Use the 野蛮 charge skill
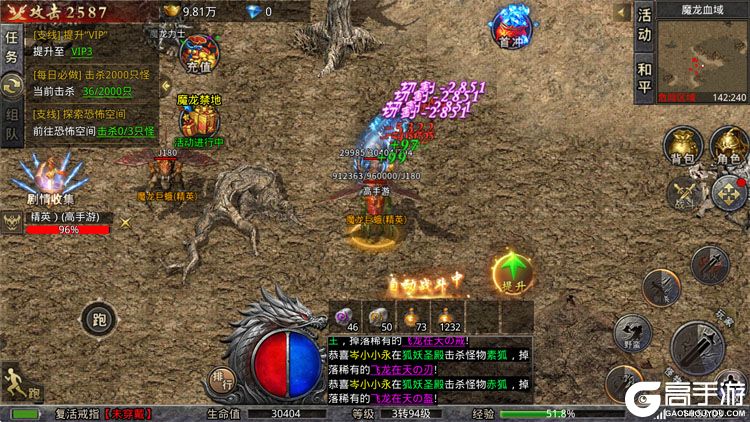 (x=631, y=329)
